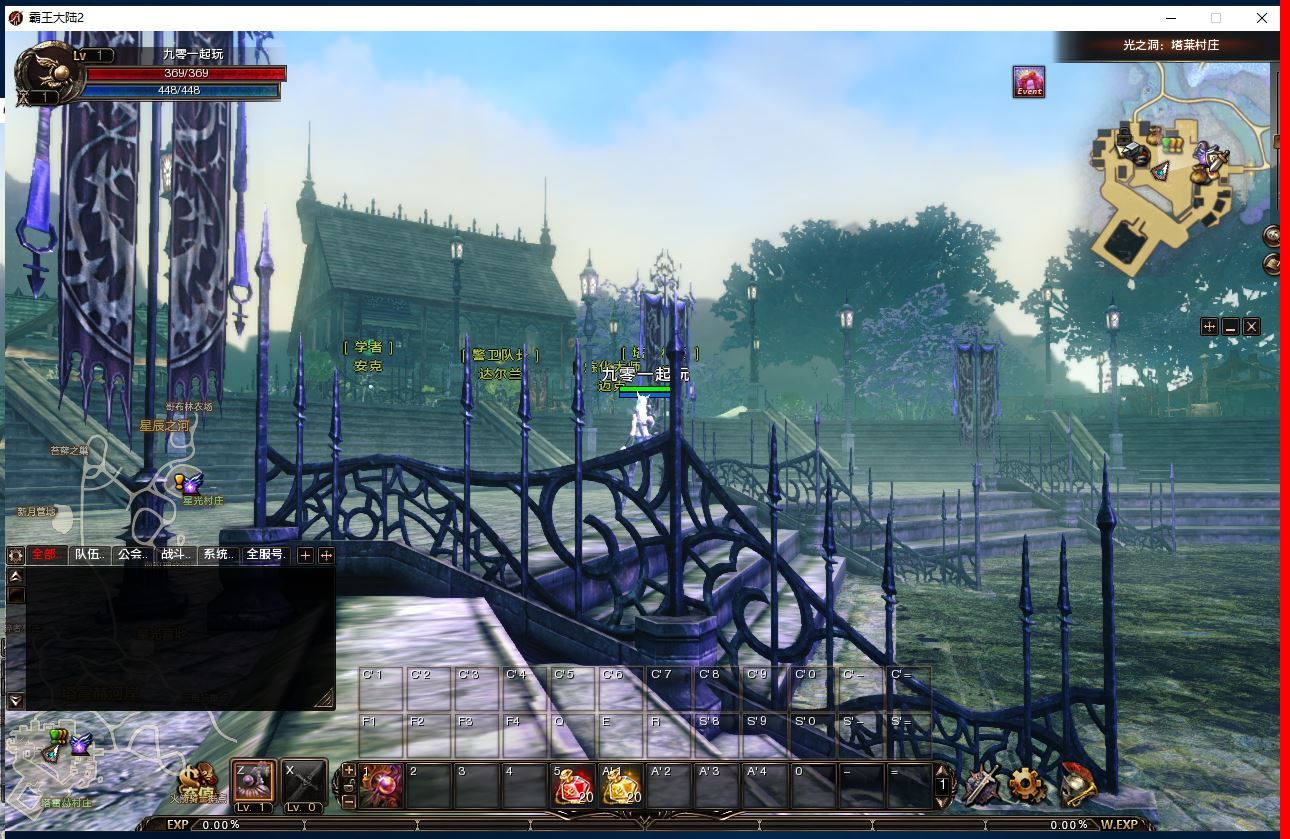1290x839 pixels.
Task: Use the red potion in slot 5
Action: click(574, 785)
